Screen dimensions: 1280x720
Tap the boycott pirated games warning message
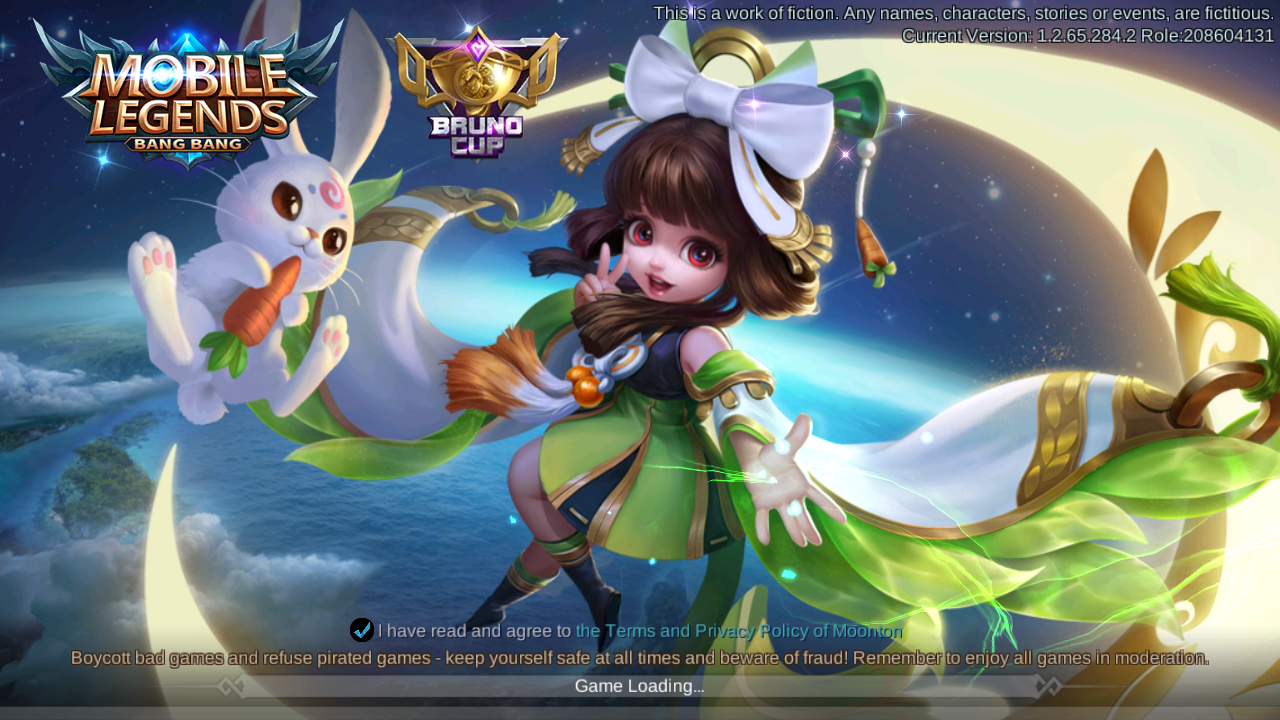click(x=640, y=658)
